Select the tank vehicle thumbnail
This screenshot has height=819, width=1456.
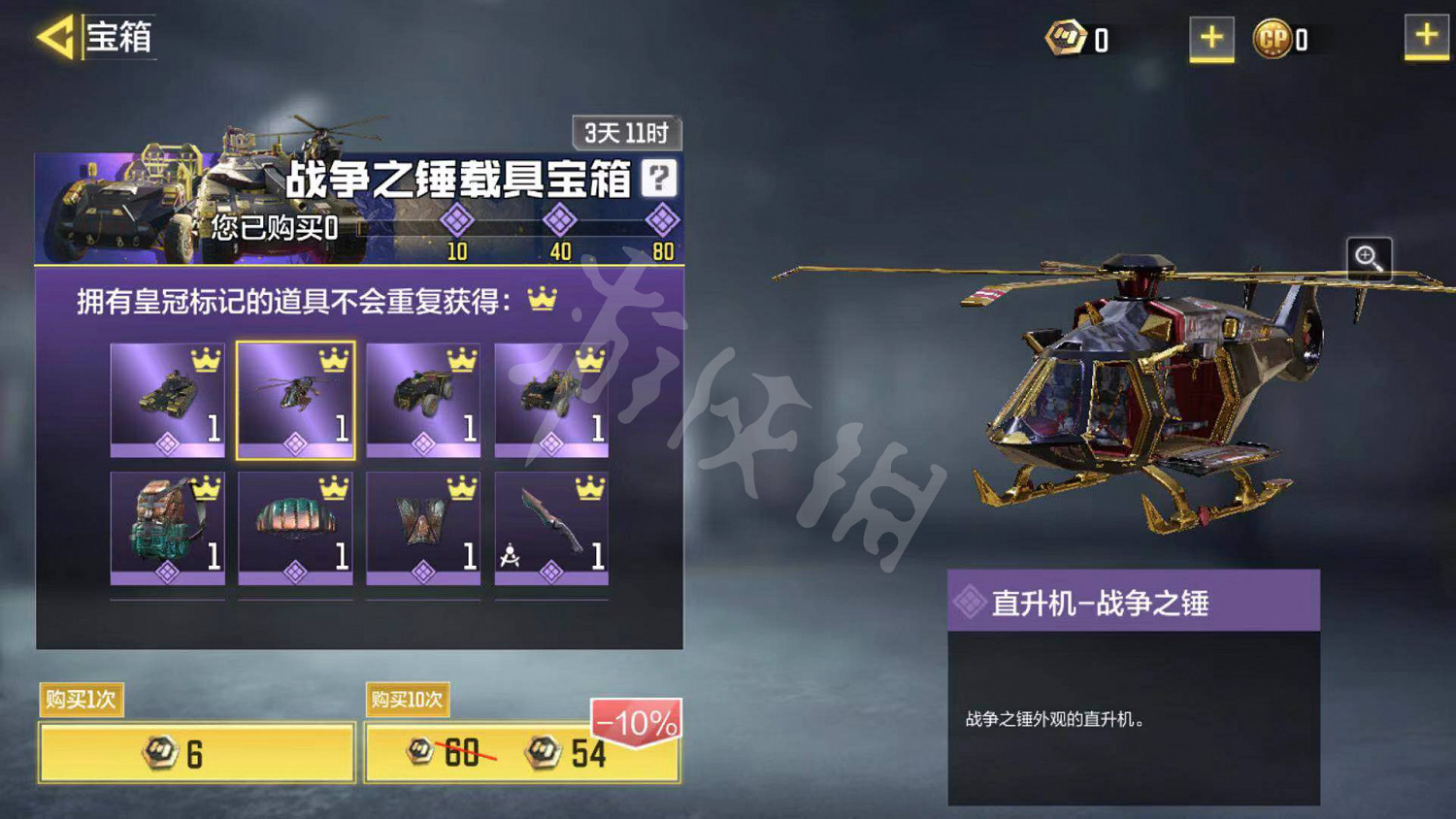click(169, 396)
